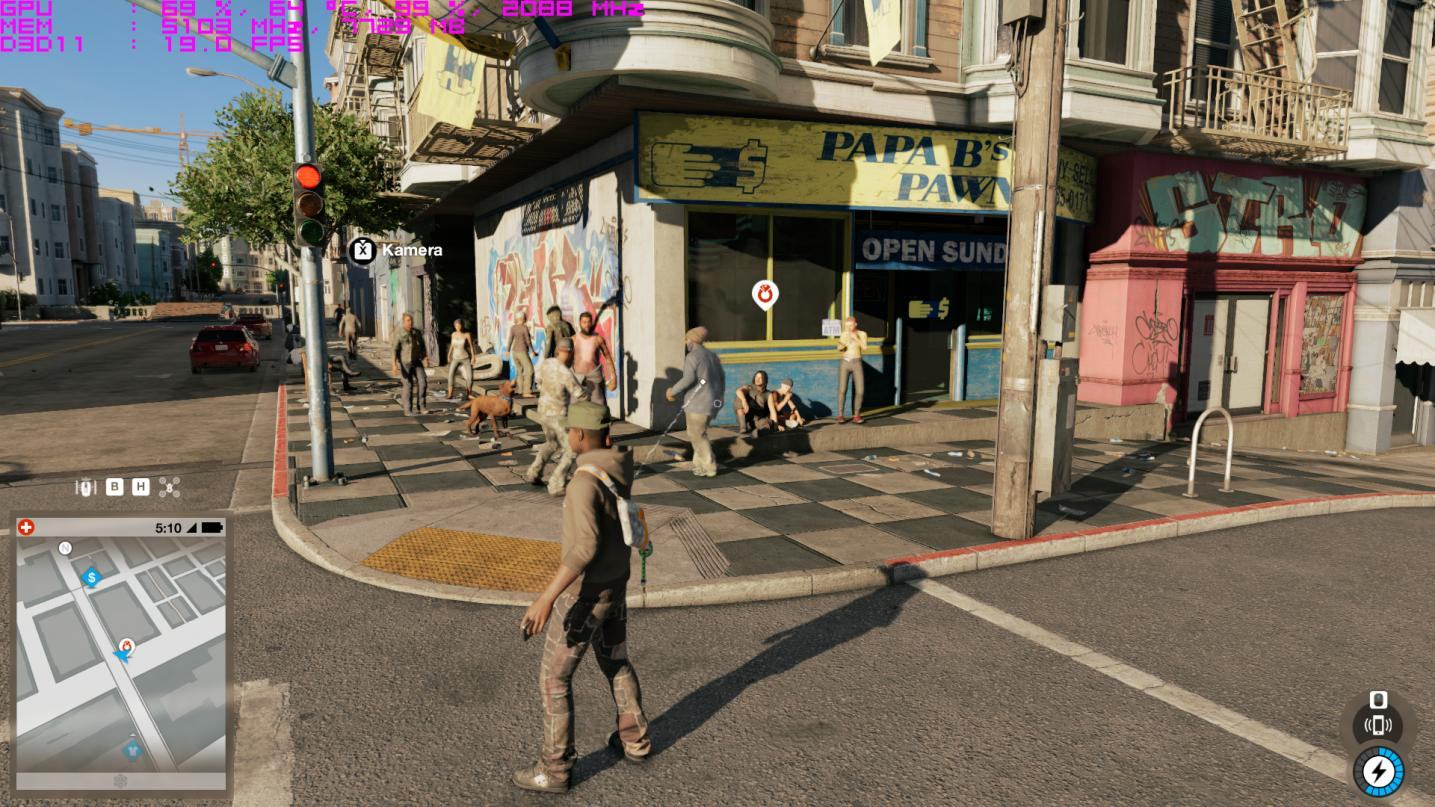Open the phone-style minimap

120,660
